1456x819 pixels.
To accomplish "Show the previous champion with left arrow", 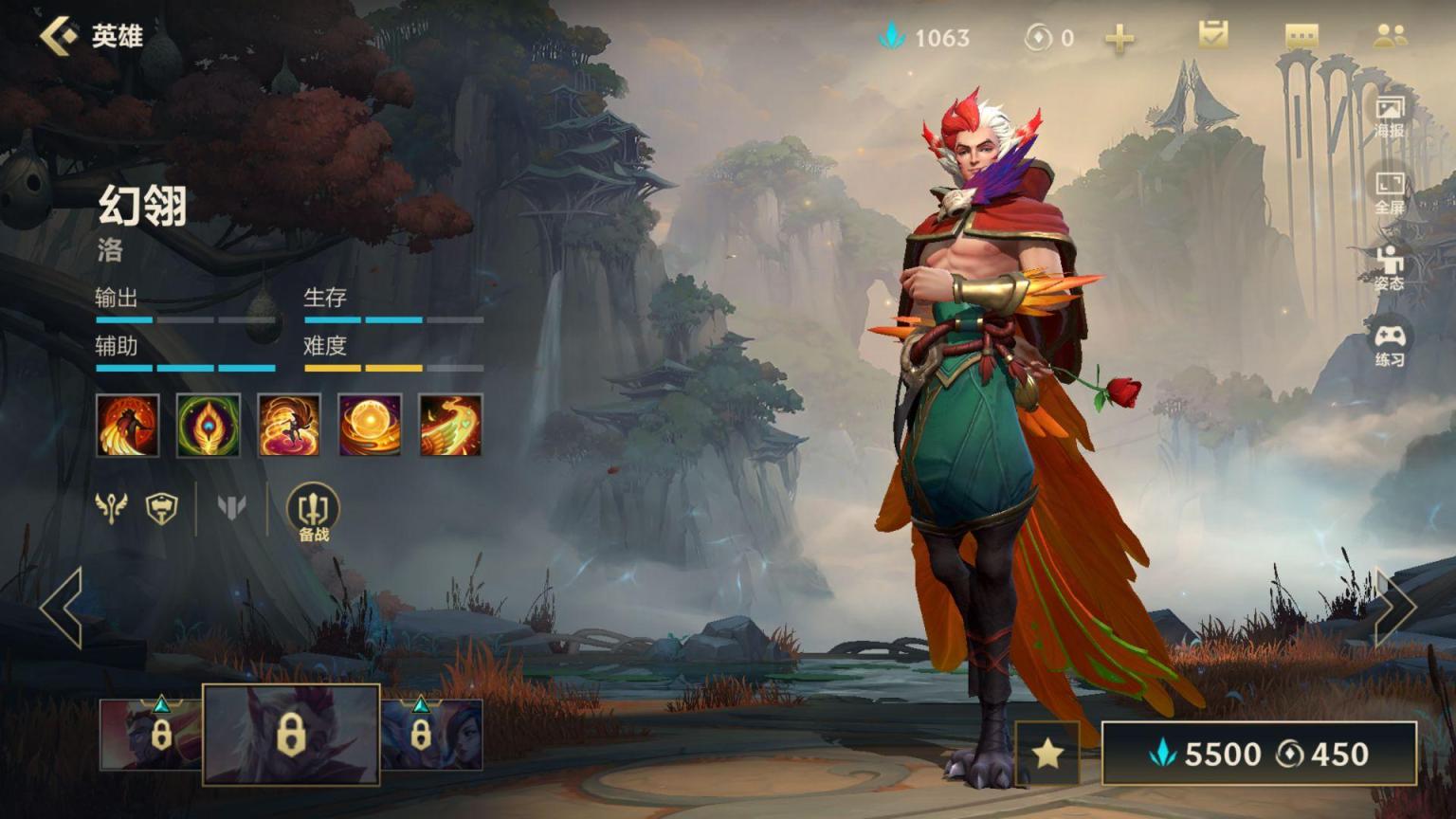I will [62, 608].
